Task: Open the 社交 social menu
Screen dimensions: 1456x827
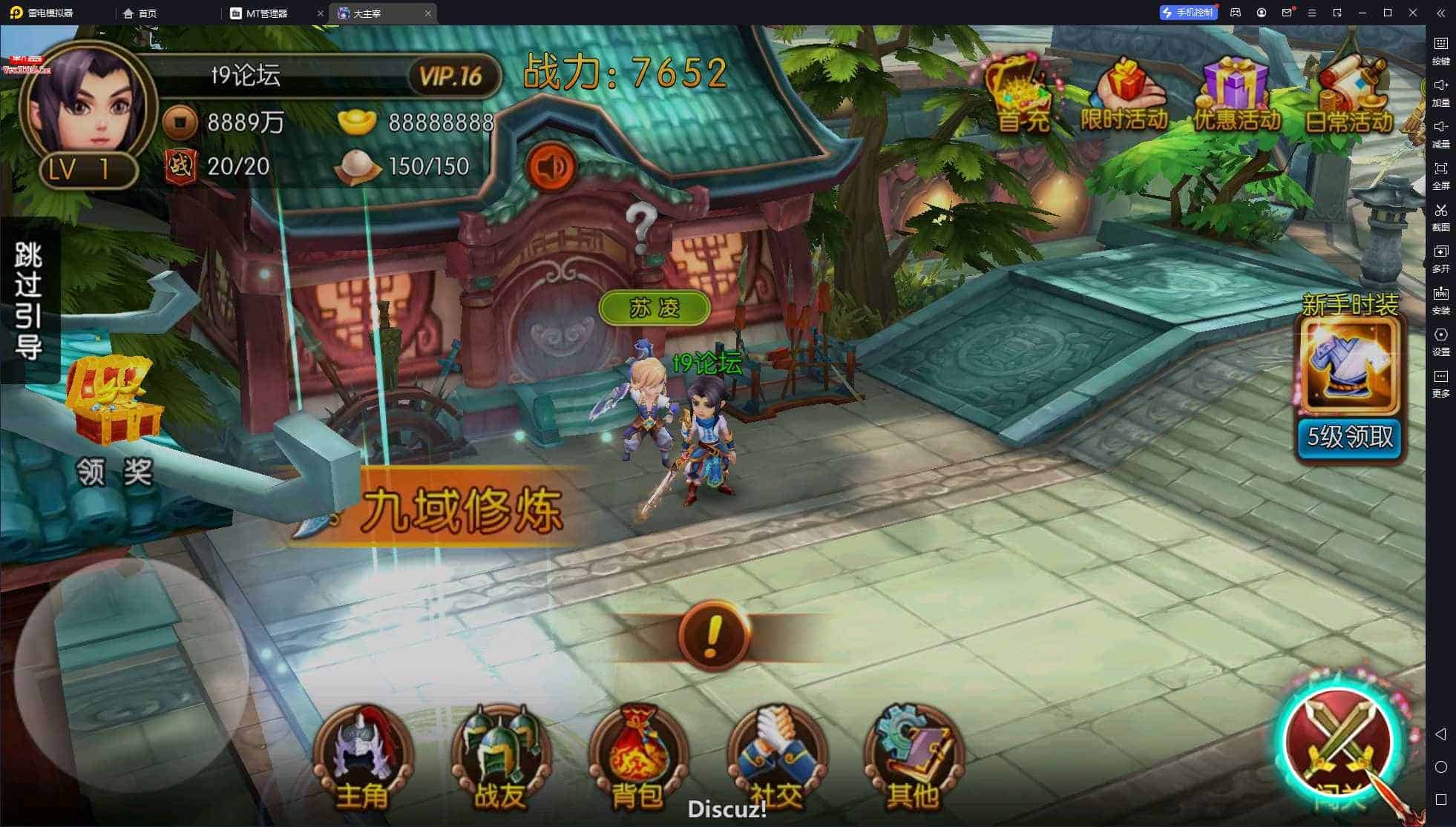Action: pos(775,758)
